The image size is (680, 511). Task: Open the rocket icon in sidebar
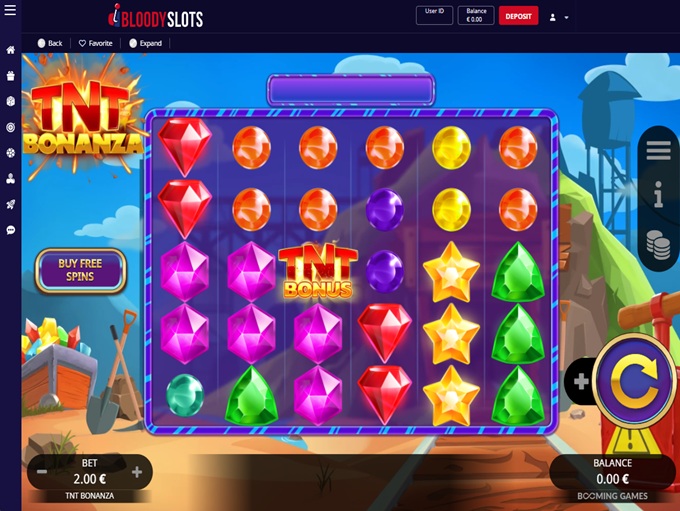coord(10,204)
